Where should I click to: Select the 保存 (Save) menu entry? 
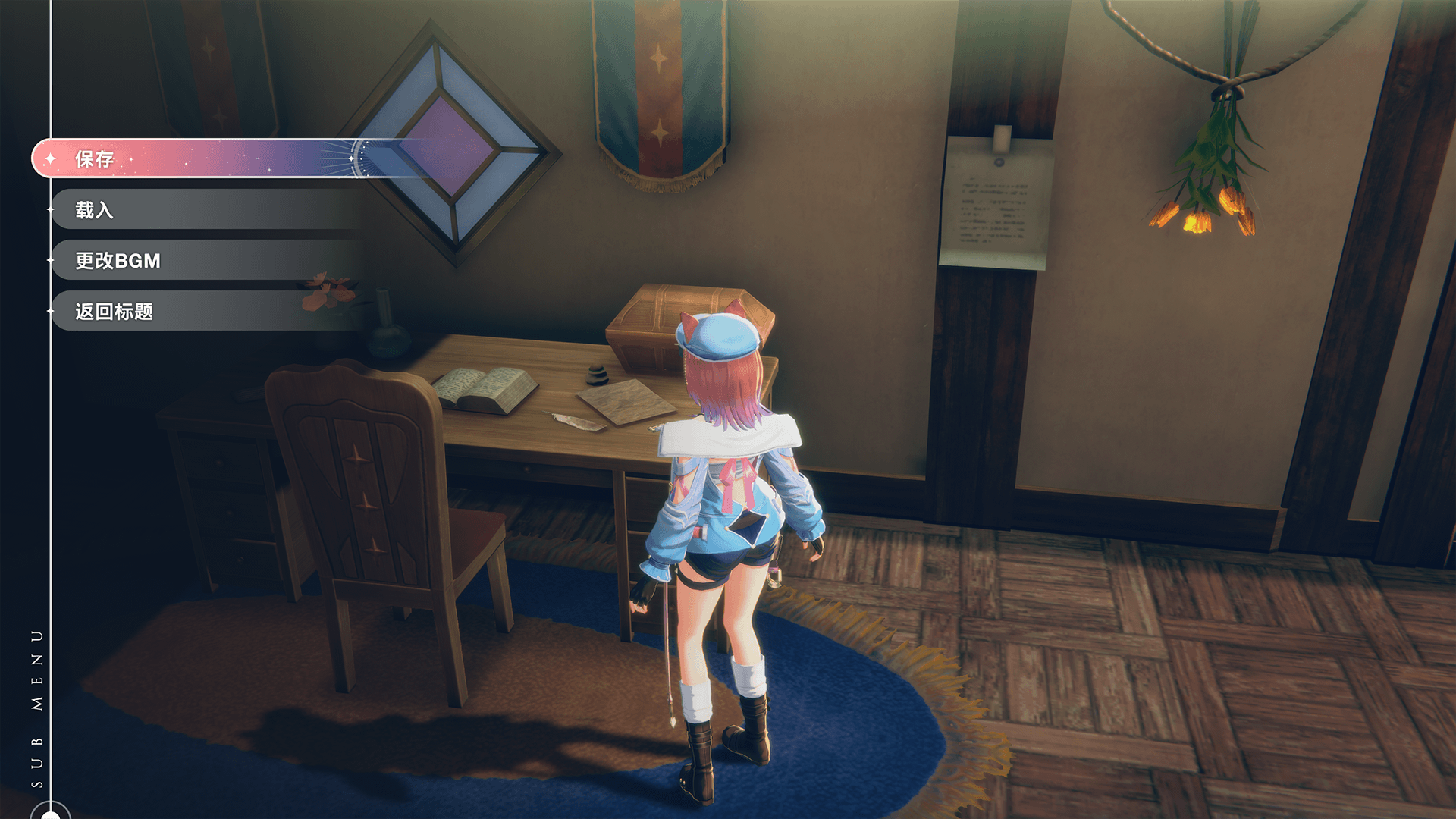click(x=96, y=159)
